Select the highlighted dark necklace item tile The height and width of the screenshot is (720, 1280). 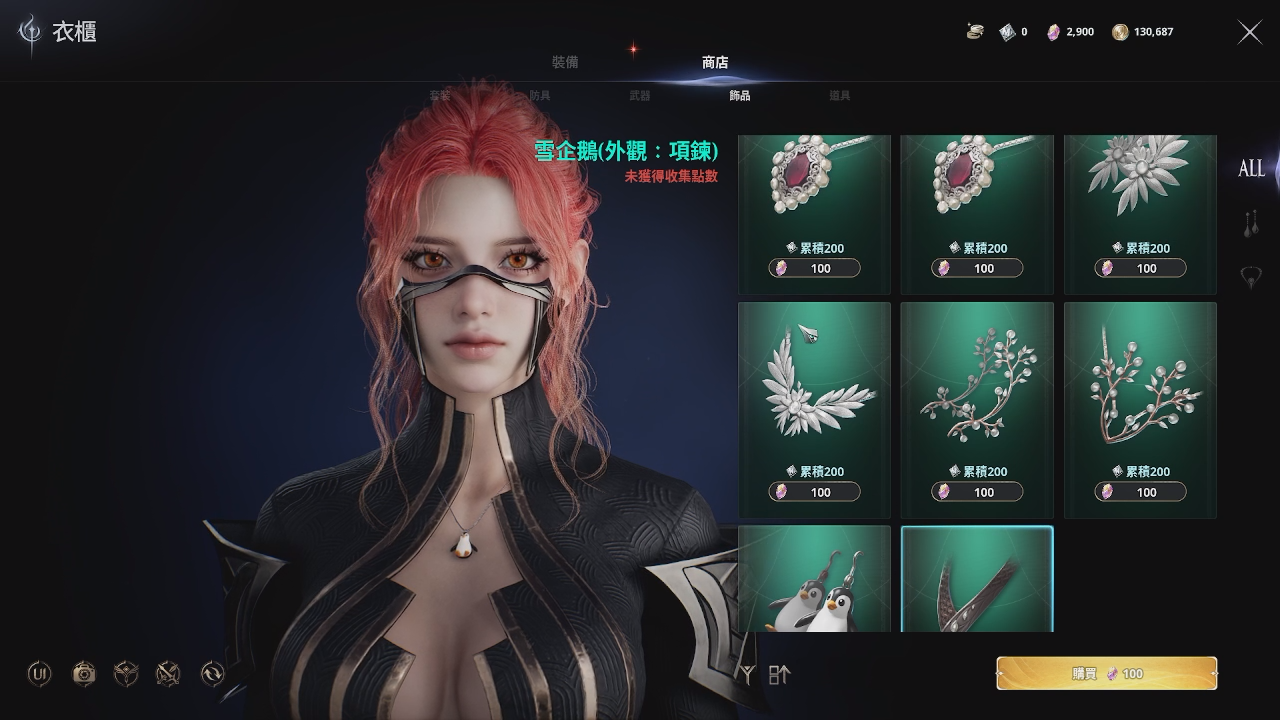pos(977,580)
